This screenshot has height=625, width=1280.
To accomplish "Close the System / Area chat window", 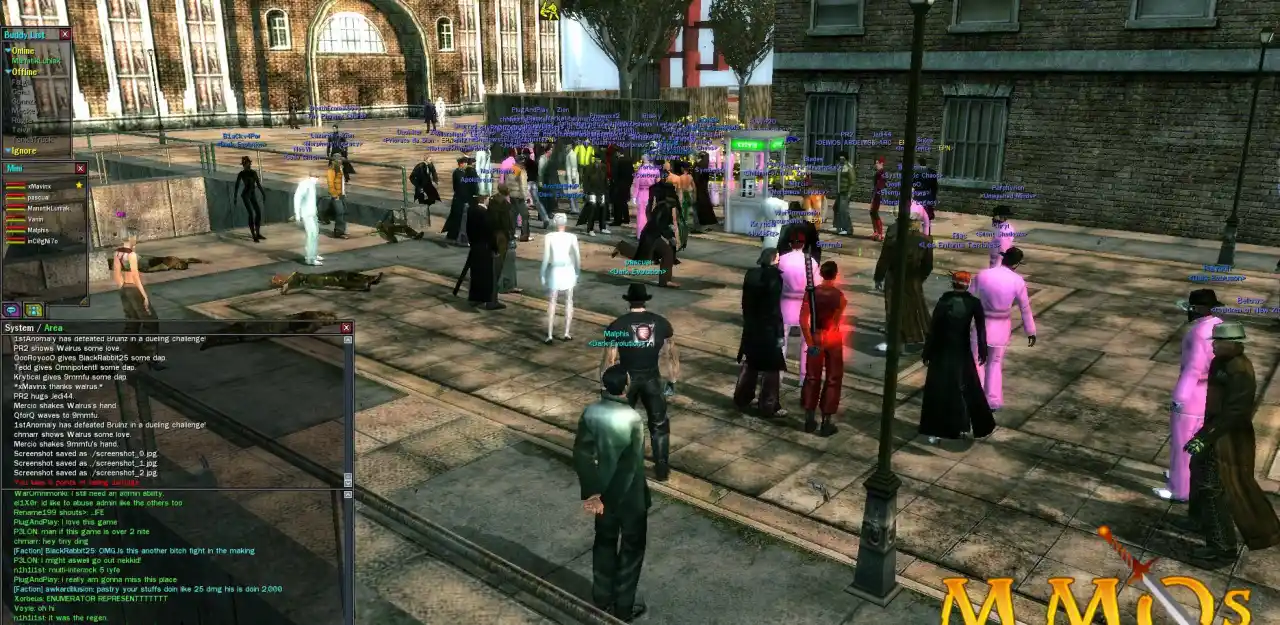I will coord(346,328).
